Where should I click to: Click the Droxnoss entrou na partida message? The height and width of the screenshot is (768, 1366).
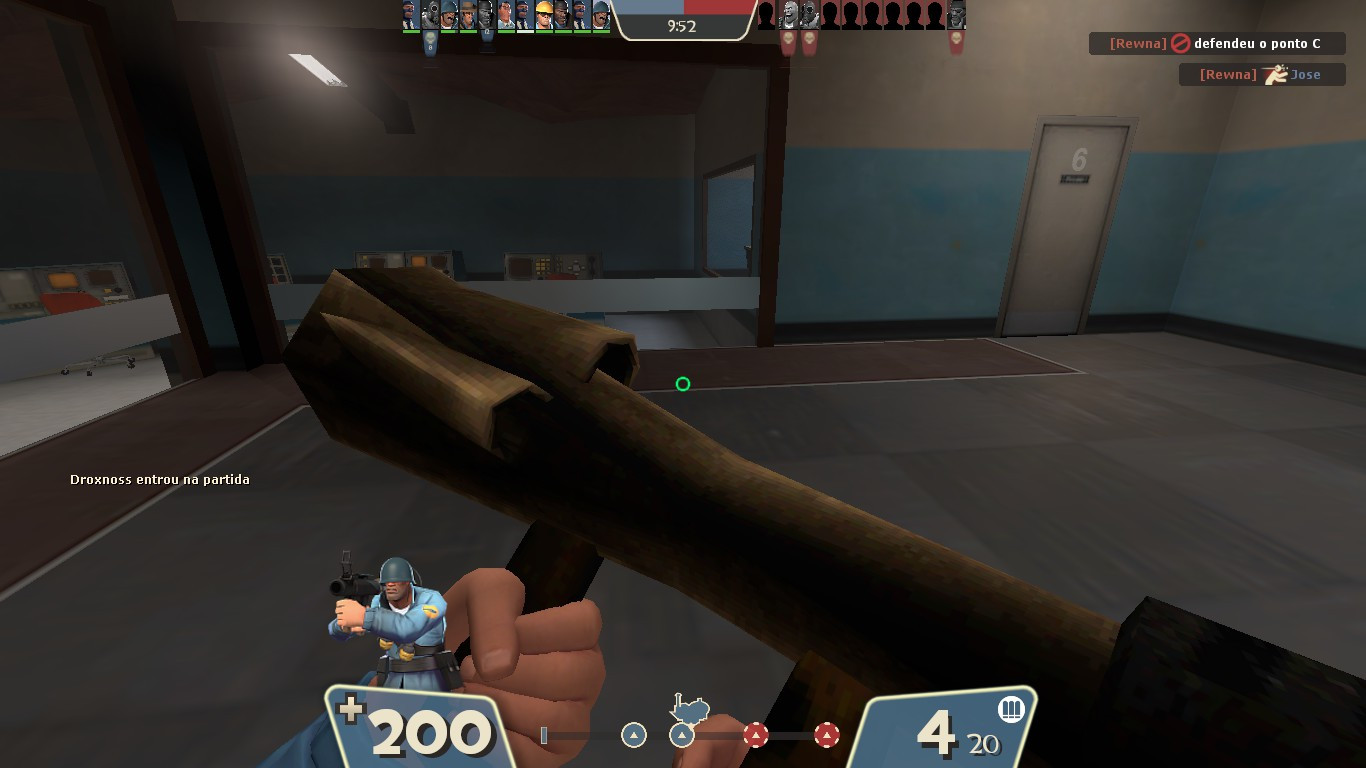tap(159, 479)
